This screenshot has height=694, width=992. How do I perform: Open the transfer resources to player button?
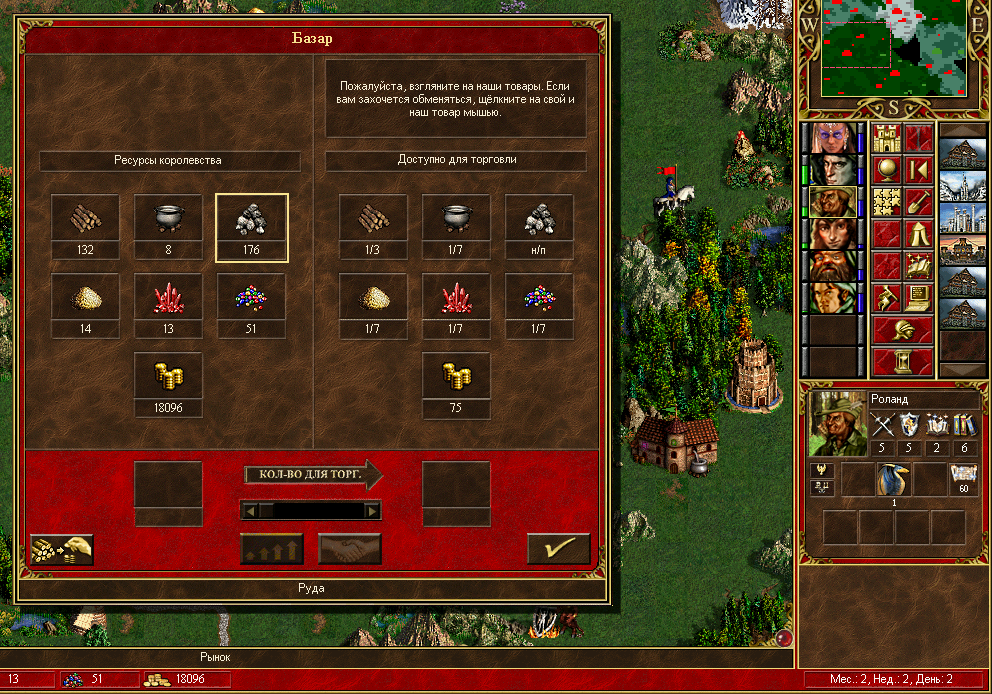[x=62, y=549]
